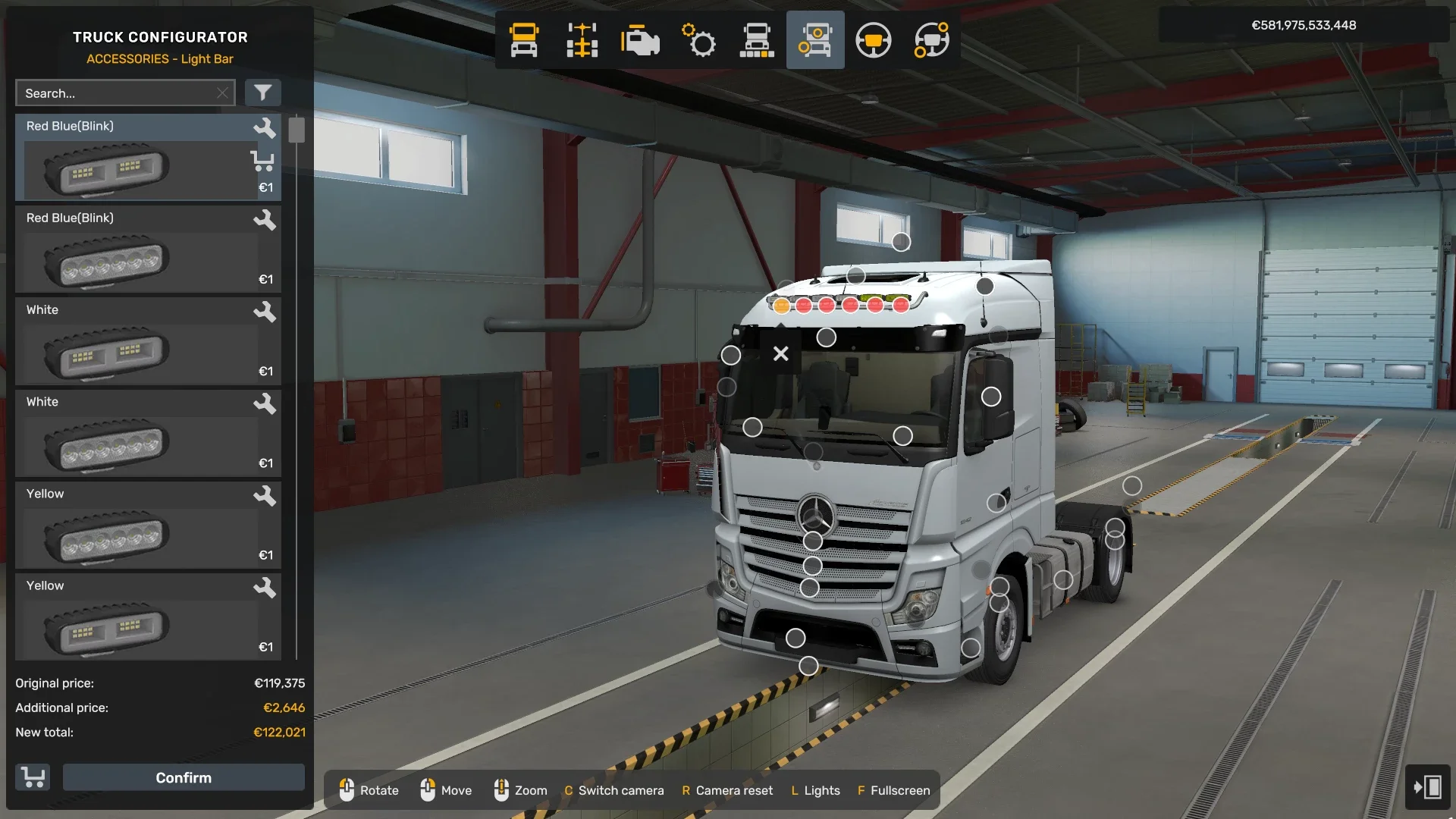Viewport: 1456px width, 819px height.
Task: Switch to the highlighted Accessories tab
Action: [815, 40]
